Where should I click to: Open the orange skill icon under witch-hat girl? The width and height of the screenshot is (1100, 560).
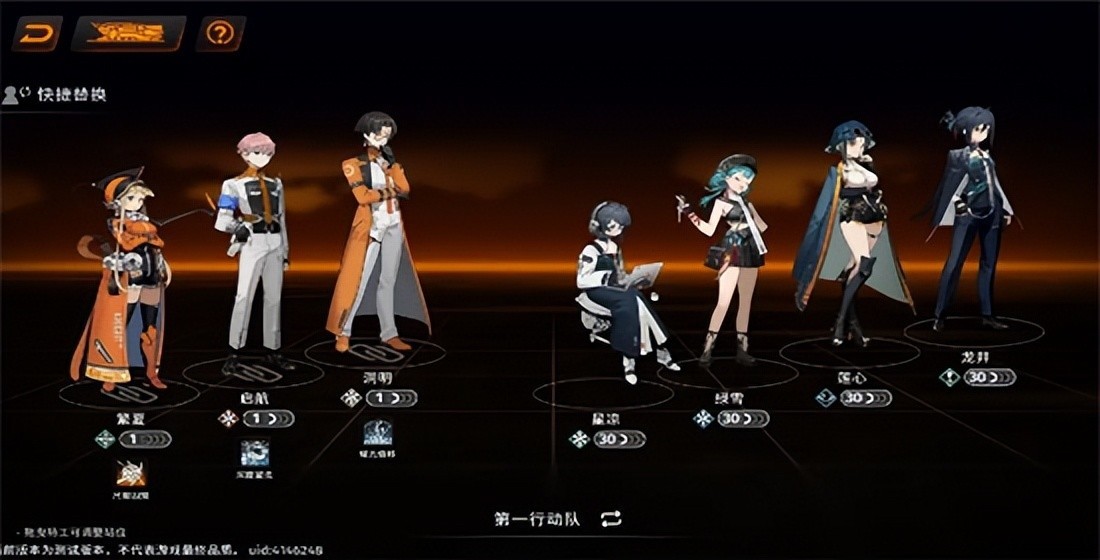click(x=131, y=473)
